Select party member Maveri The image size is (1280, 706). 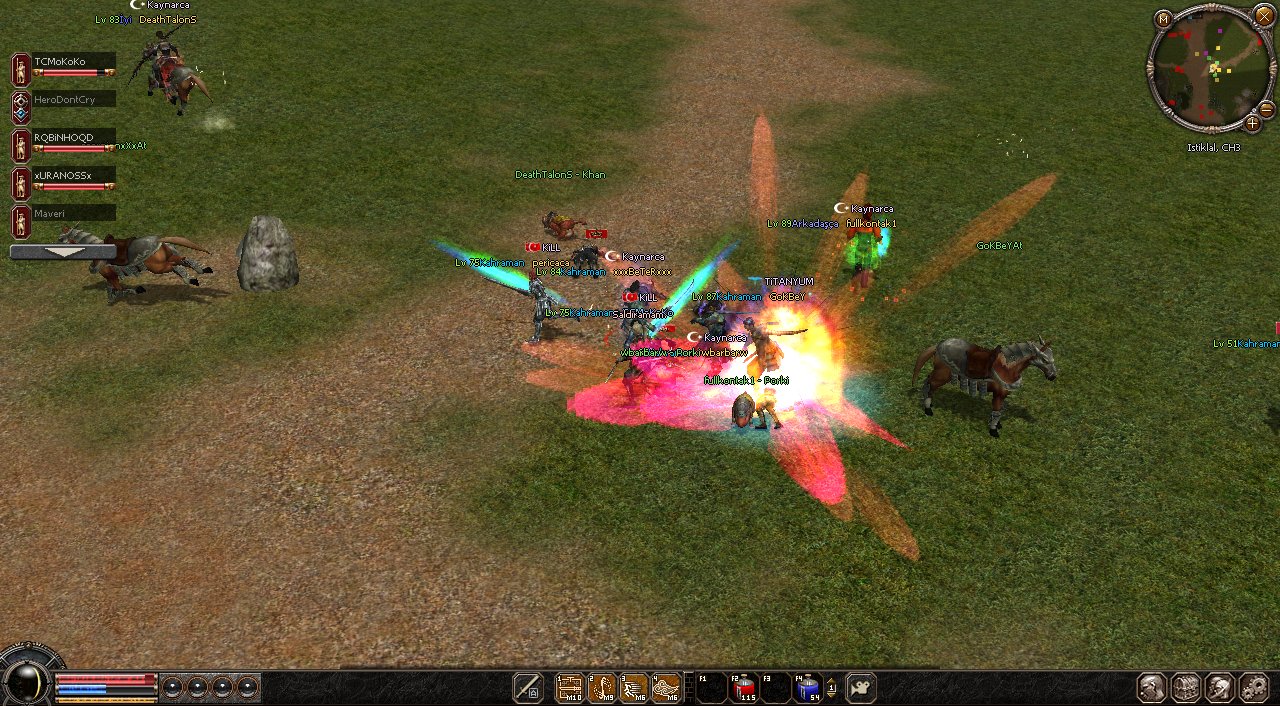click(x=72, y=213)
